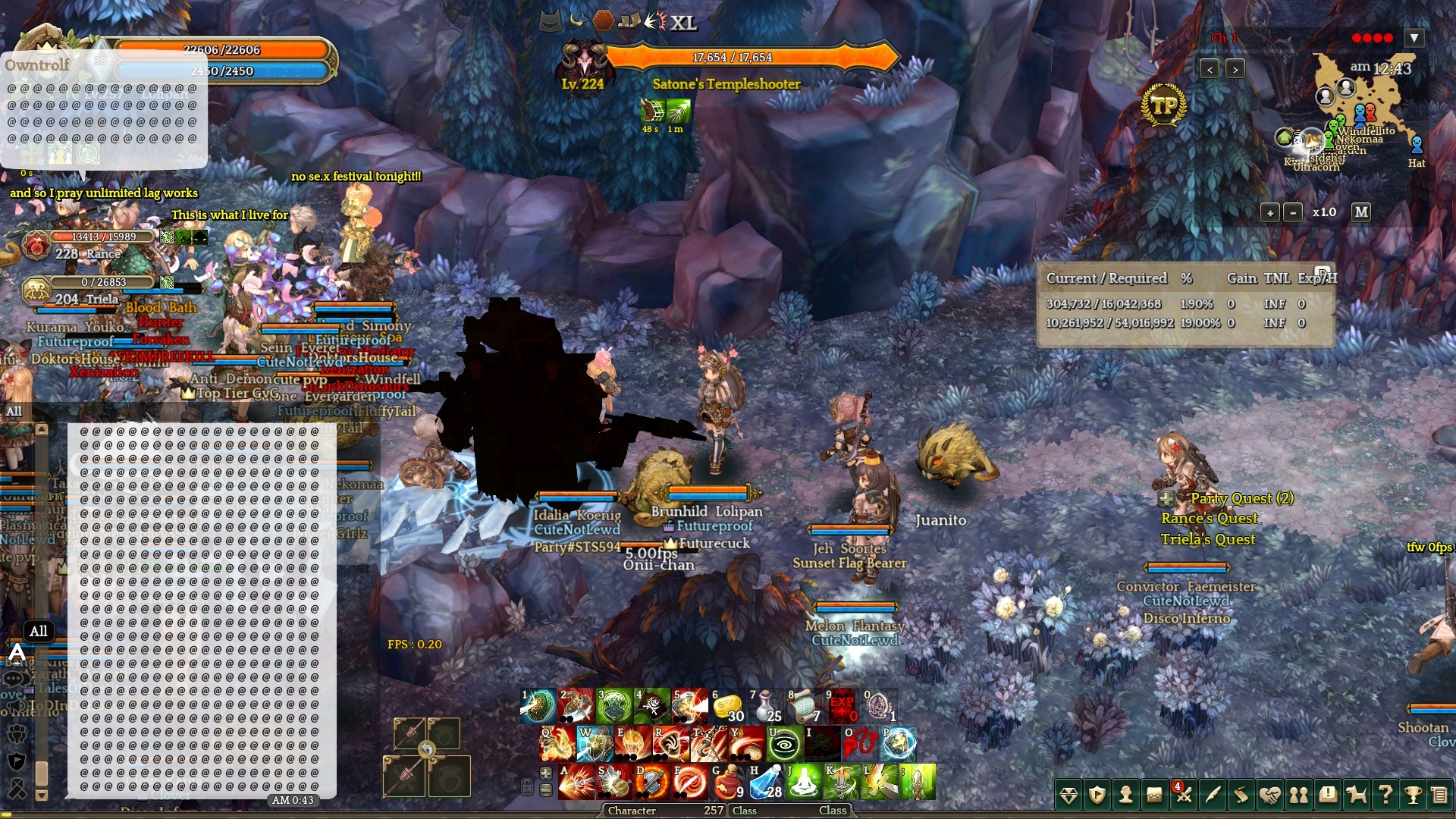Screen dimensions: 1456x819
Task: Activate the green swirl skill in slot U
Action: point(784,745)
